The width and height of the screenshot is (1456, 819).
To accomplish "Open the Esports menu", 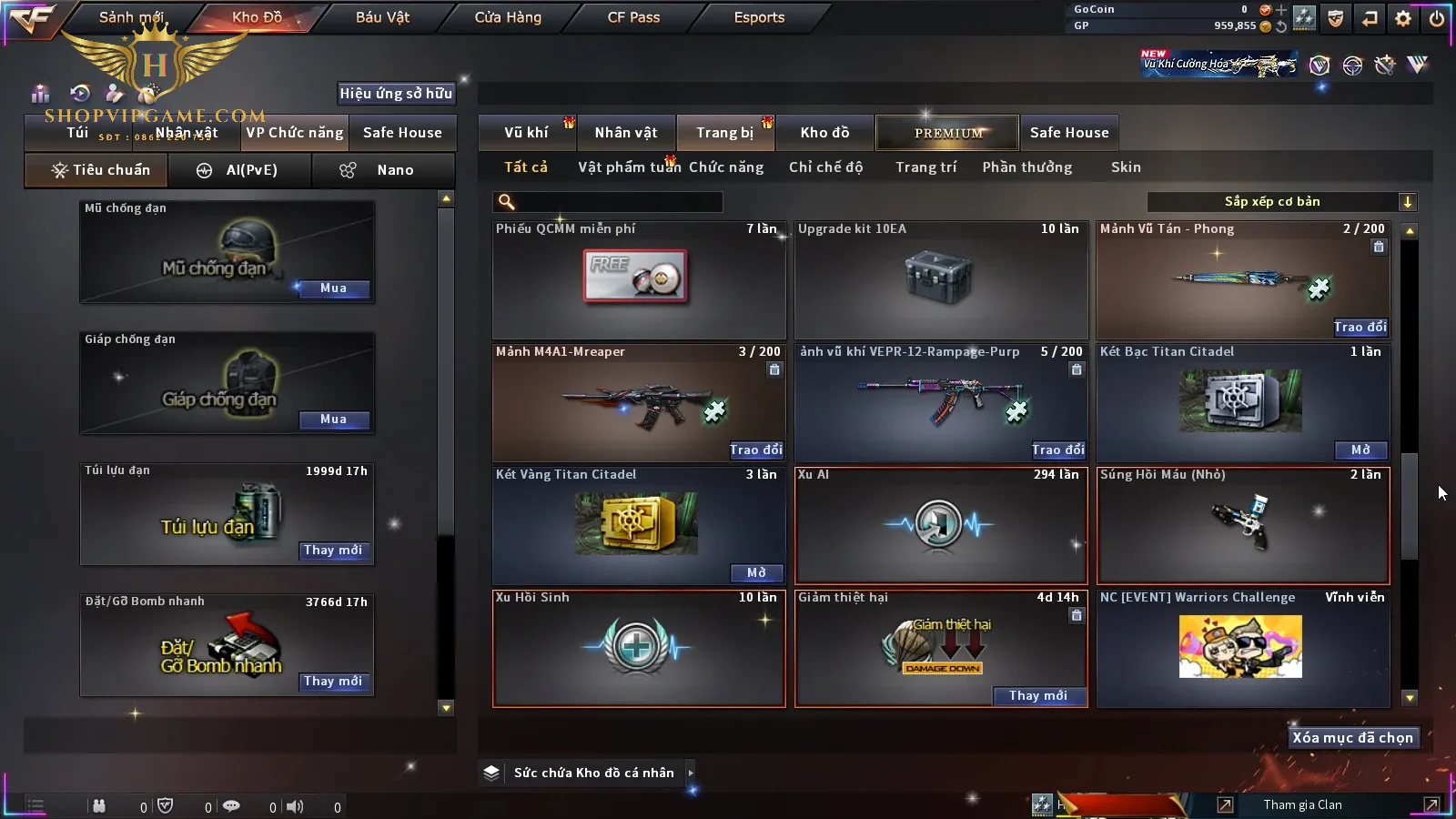I will [759, 17].
